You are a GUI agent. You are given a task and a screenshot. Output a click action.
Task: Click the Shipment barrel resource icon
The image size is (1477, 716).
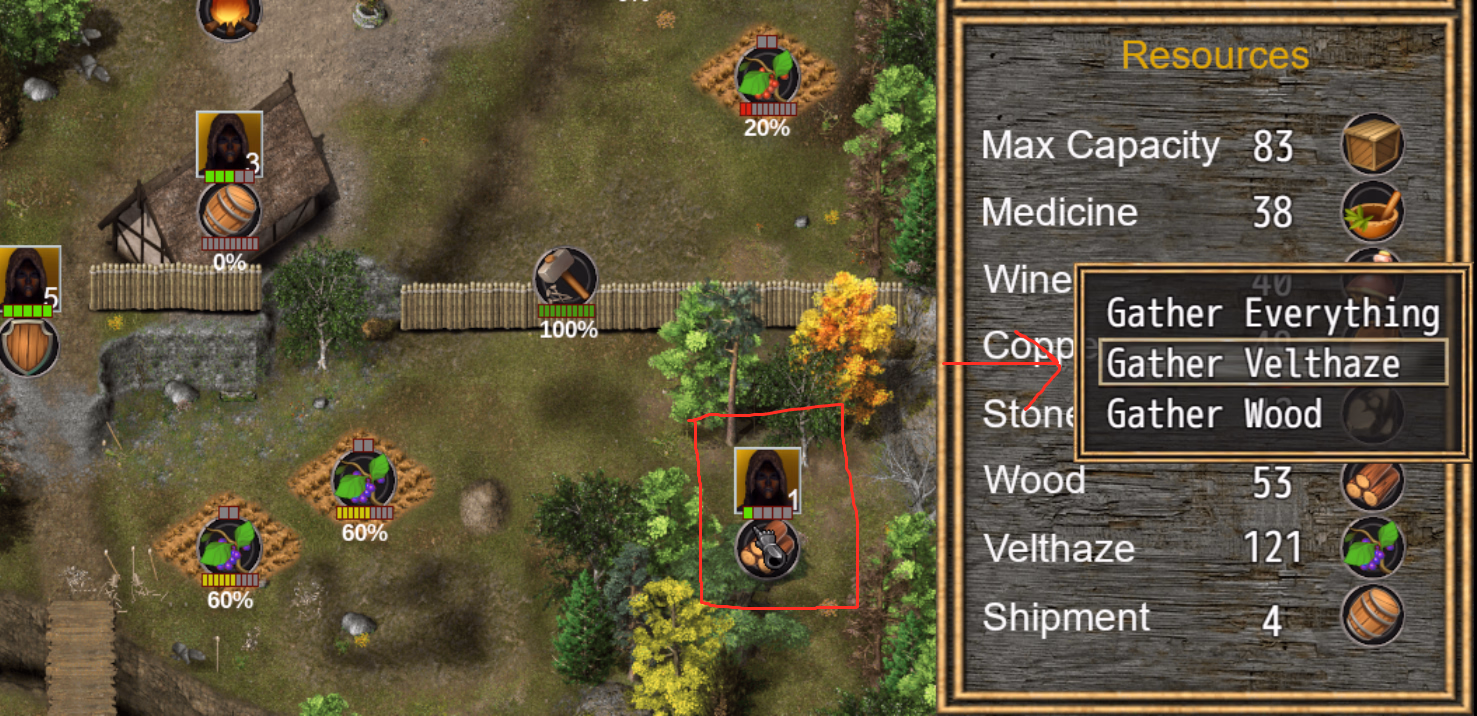1373,617
